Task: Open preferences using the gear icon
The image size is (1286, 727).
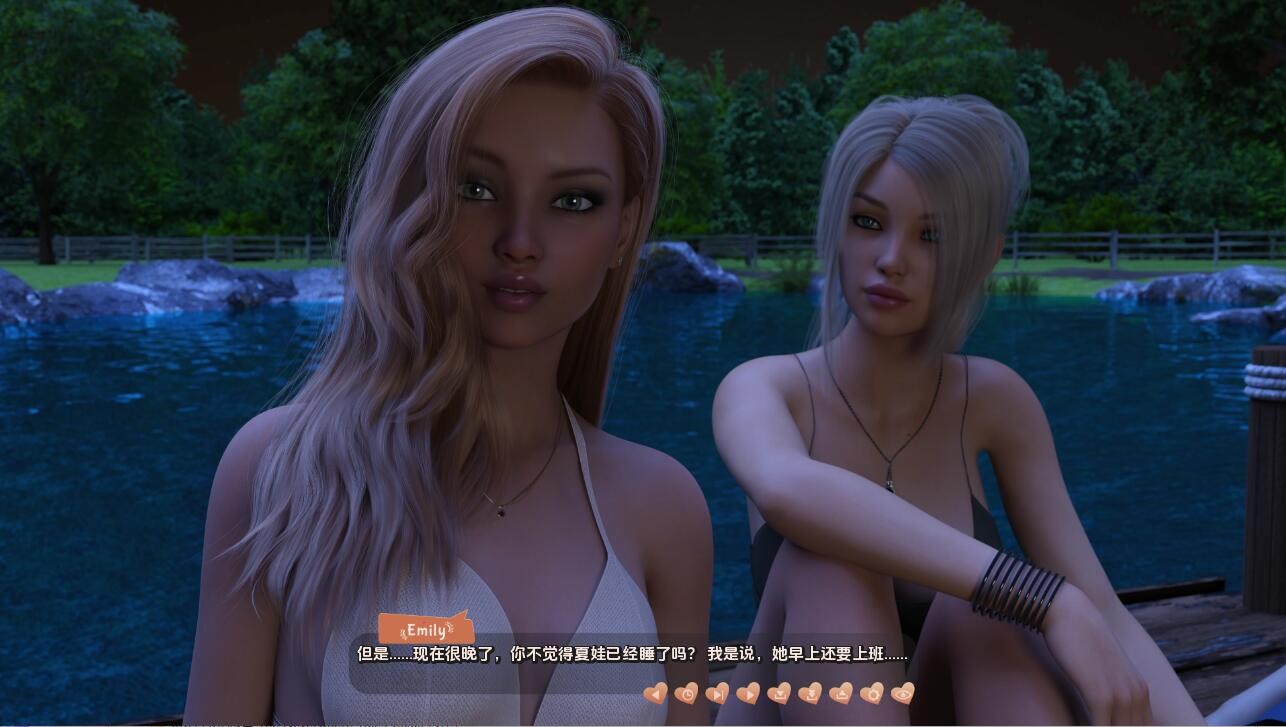Action: click(870, 695)
